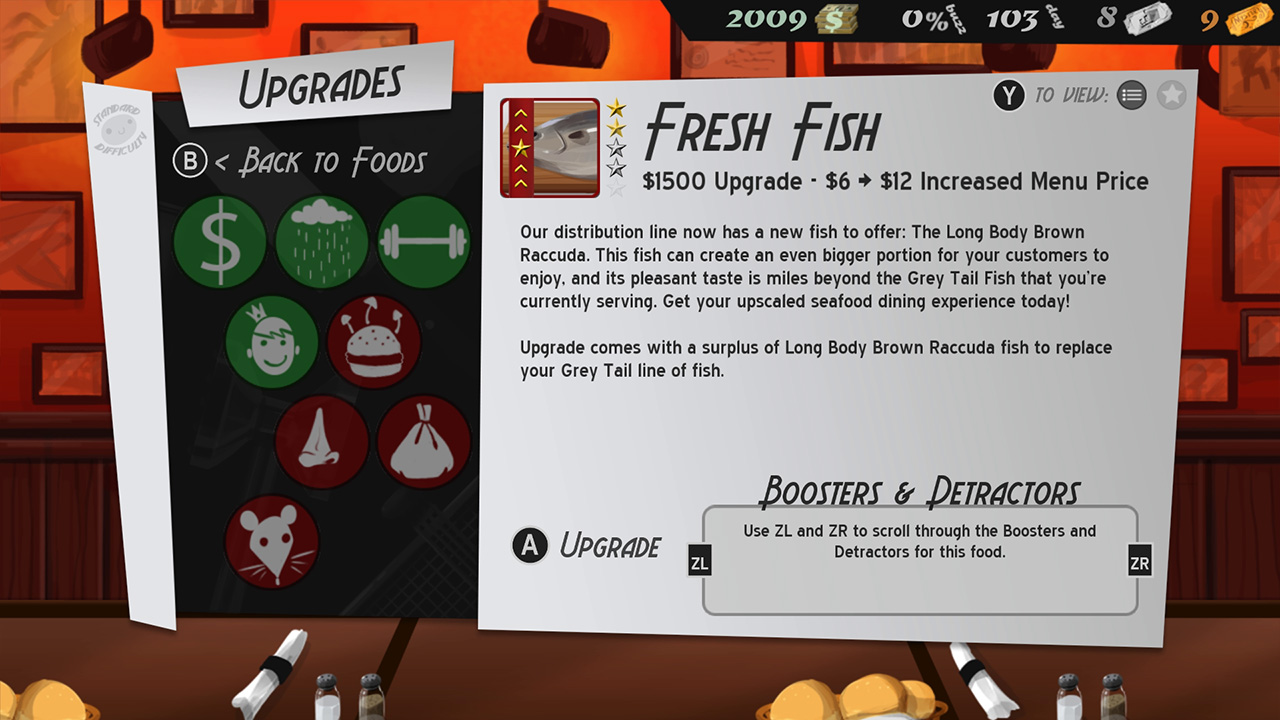Switch to the star favorites view
The height and width of the screenshot is (720, 1280).
point(1172,95)
